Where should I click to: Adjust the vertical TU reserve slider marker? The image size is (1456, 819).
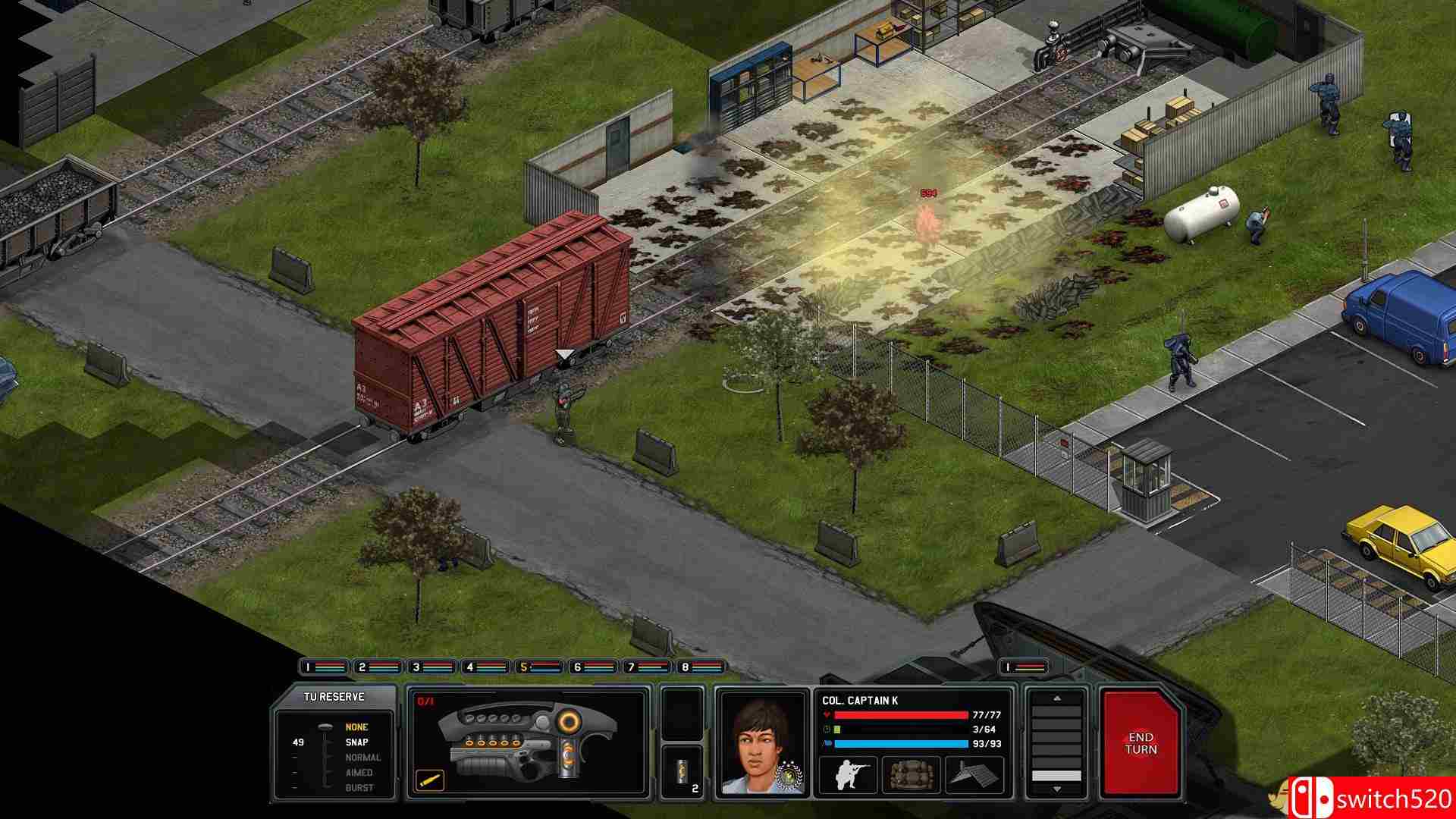click(326, 726)
